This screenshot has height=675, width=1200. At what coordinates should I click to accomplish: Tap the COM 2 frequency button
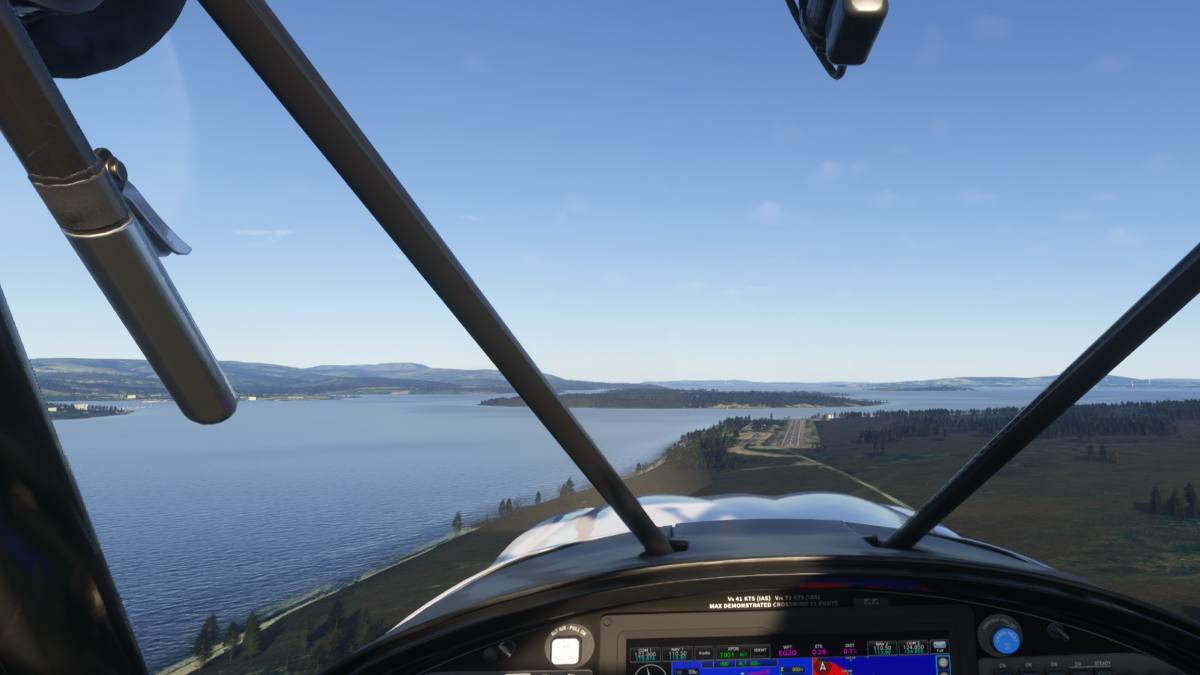tap(912, 649)
